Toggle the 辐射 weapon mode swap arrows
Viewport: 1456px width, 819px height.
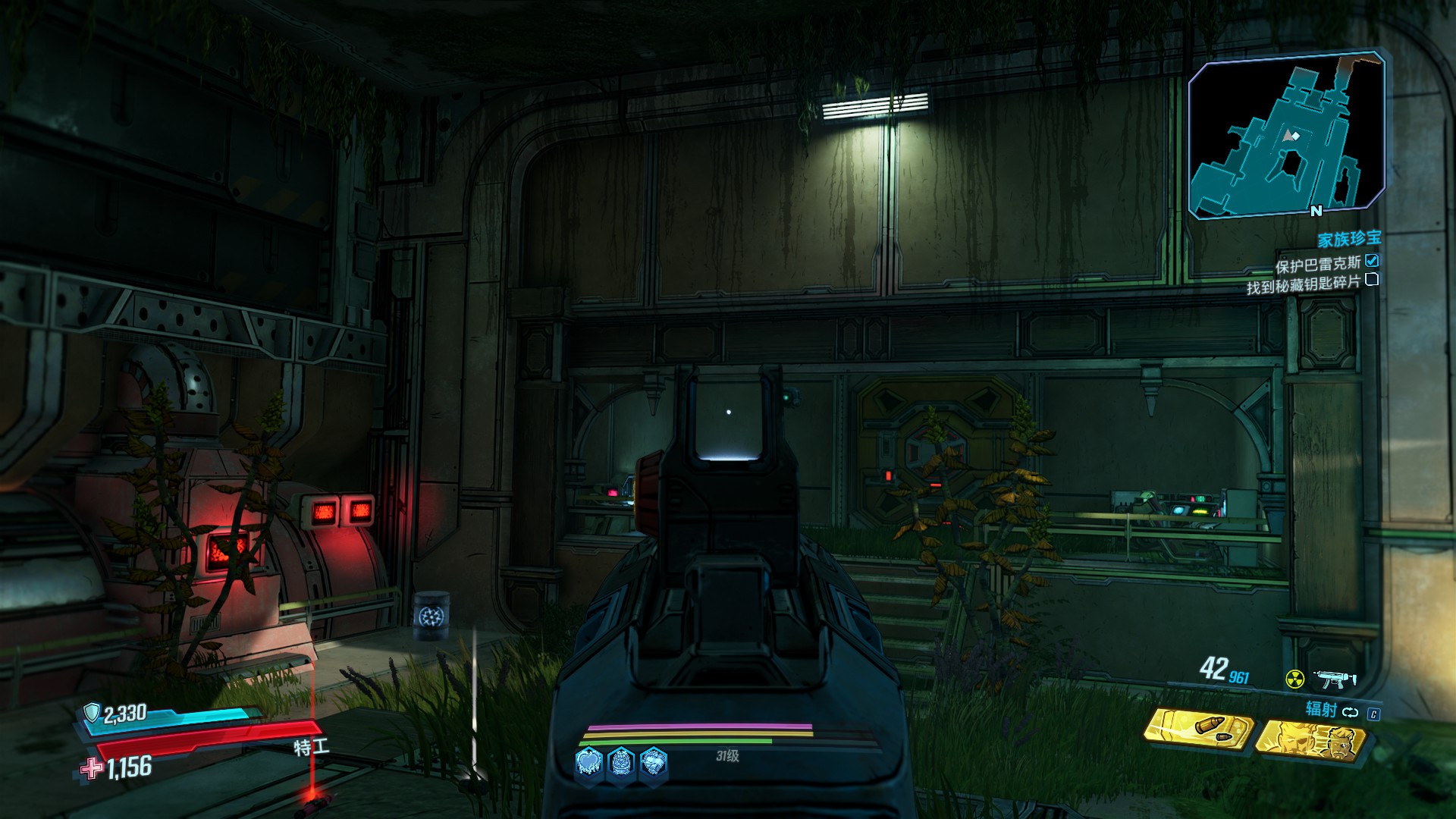click(x=1351, y=712)
